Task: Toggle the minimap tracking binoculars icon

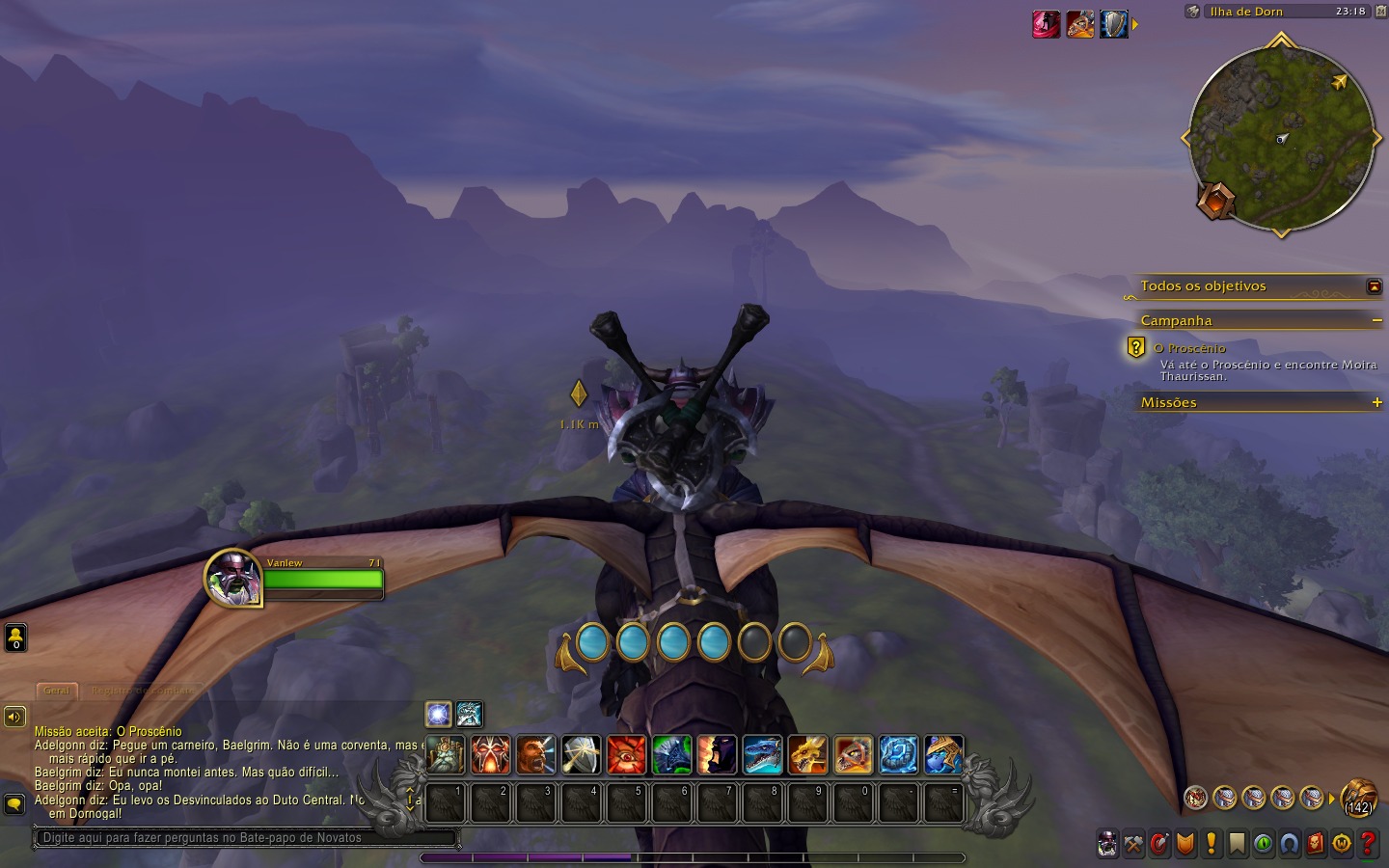Action: click(1193, 12)
